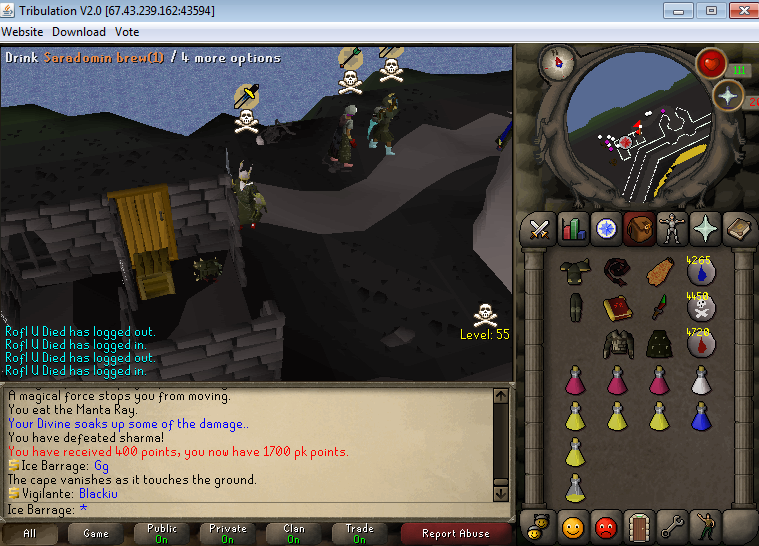Select the death rune stack

(x=702, y=307)
